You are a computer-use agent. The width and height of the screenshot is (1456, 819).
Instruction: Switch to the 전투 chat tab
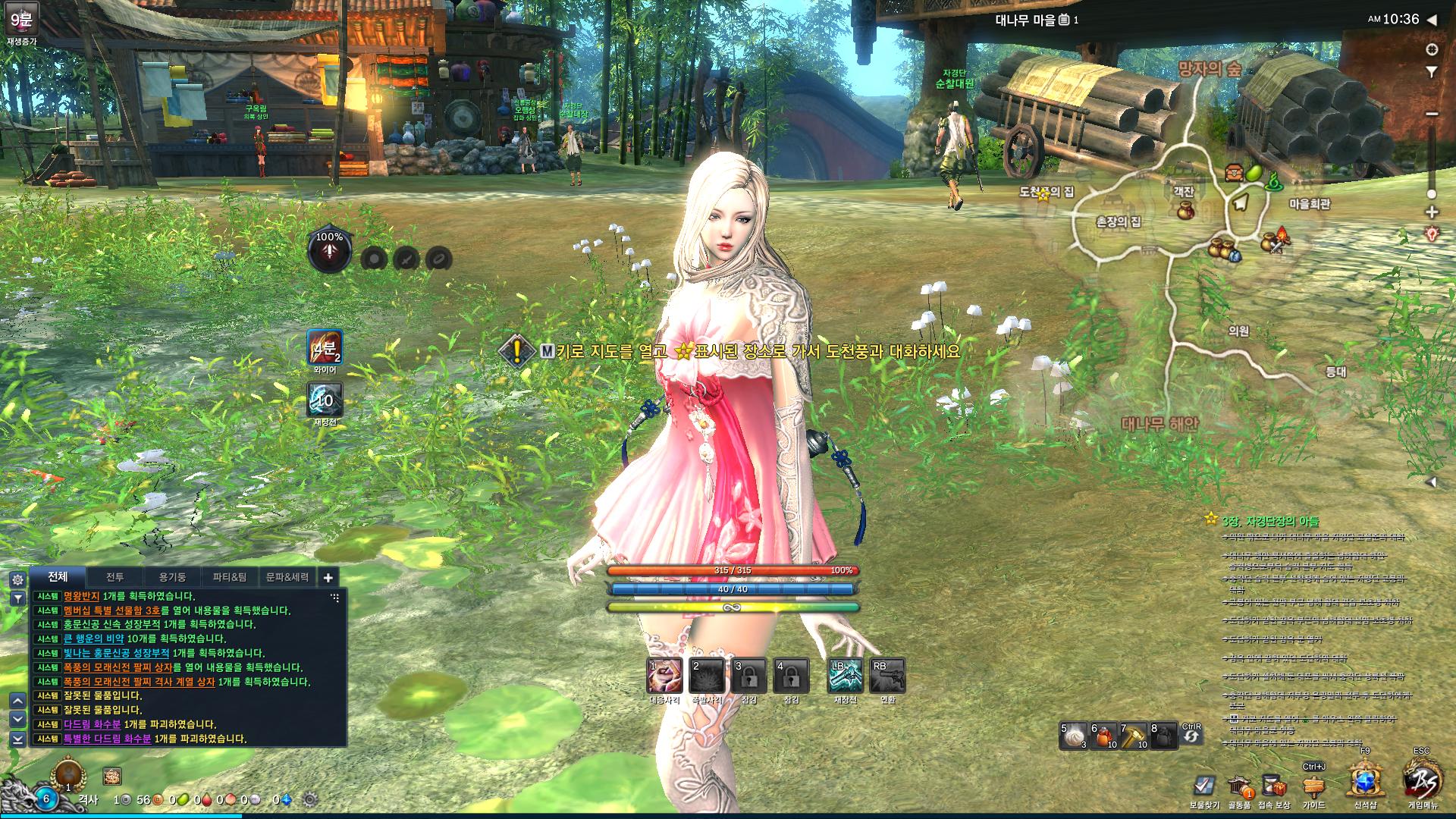115,577
